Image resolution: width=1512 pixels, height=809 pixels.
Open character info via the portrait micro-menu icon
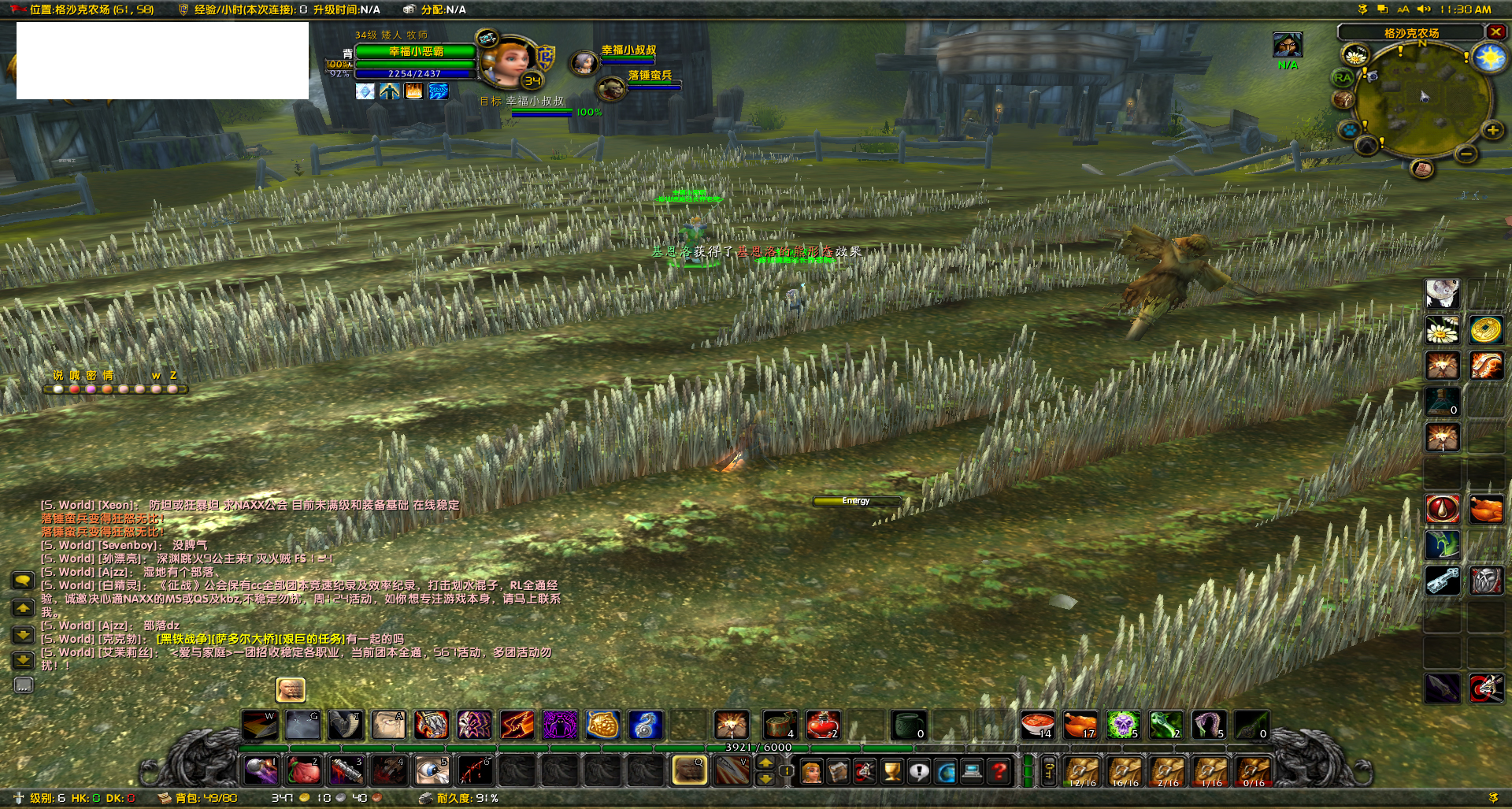[x=813, y=772]
